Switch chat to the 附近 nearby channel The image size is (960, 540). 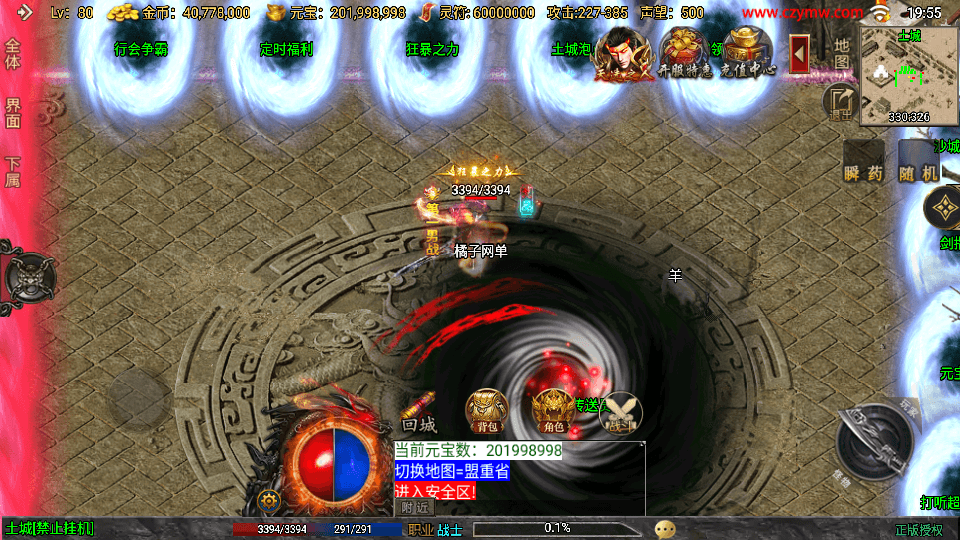[416, 507]
